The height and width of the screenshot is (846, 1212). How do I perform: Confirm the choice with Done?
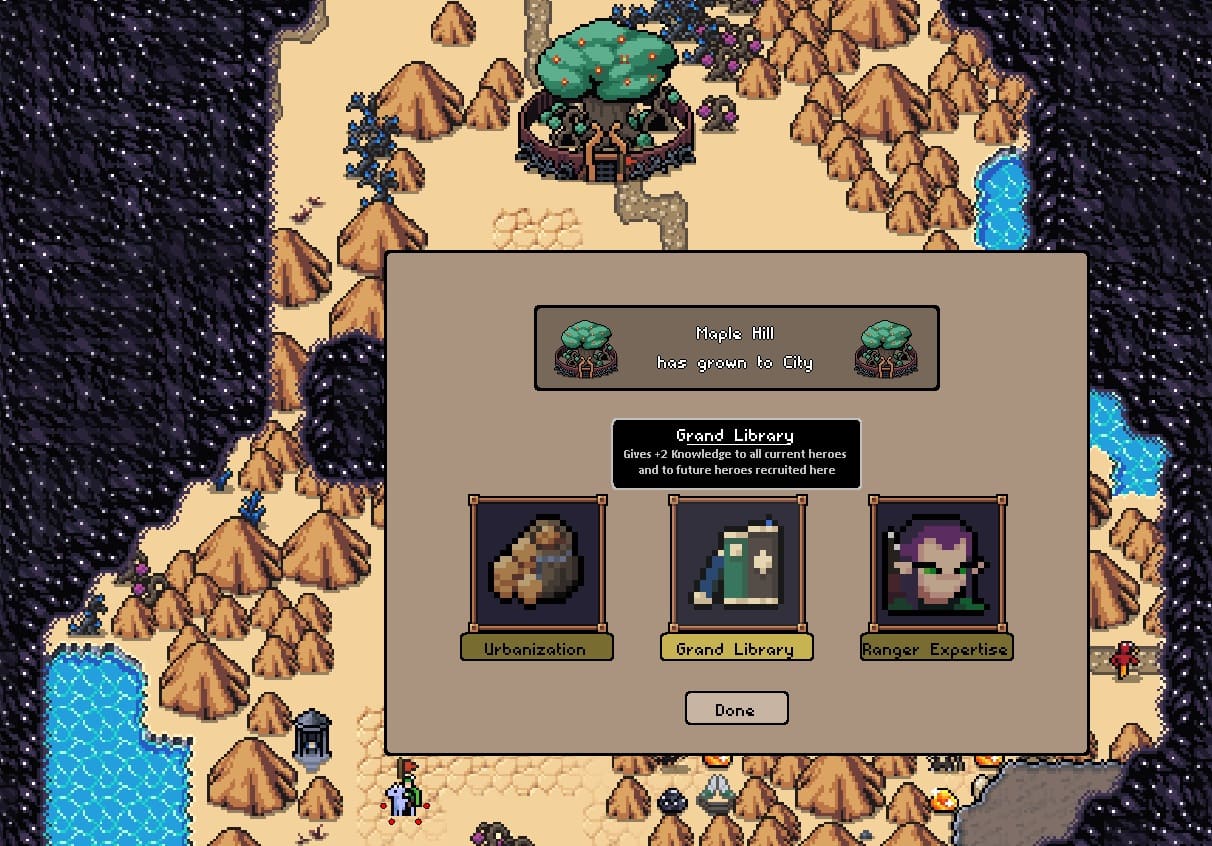click(x=736, y=709)
